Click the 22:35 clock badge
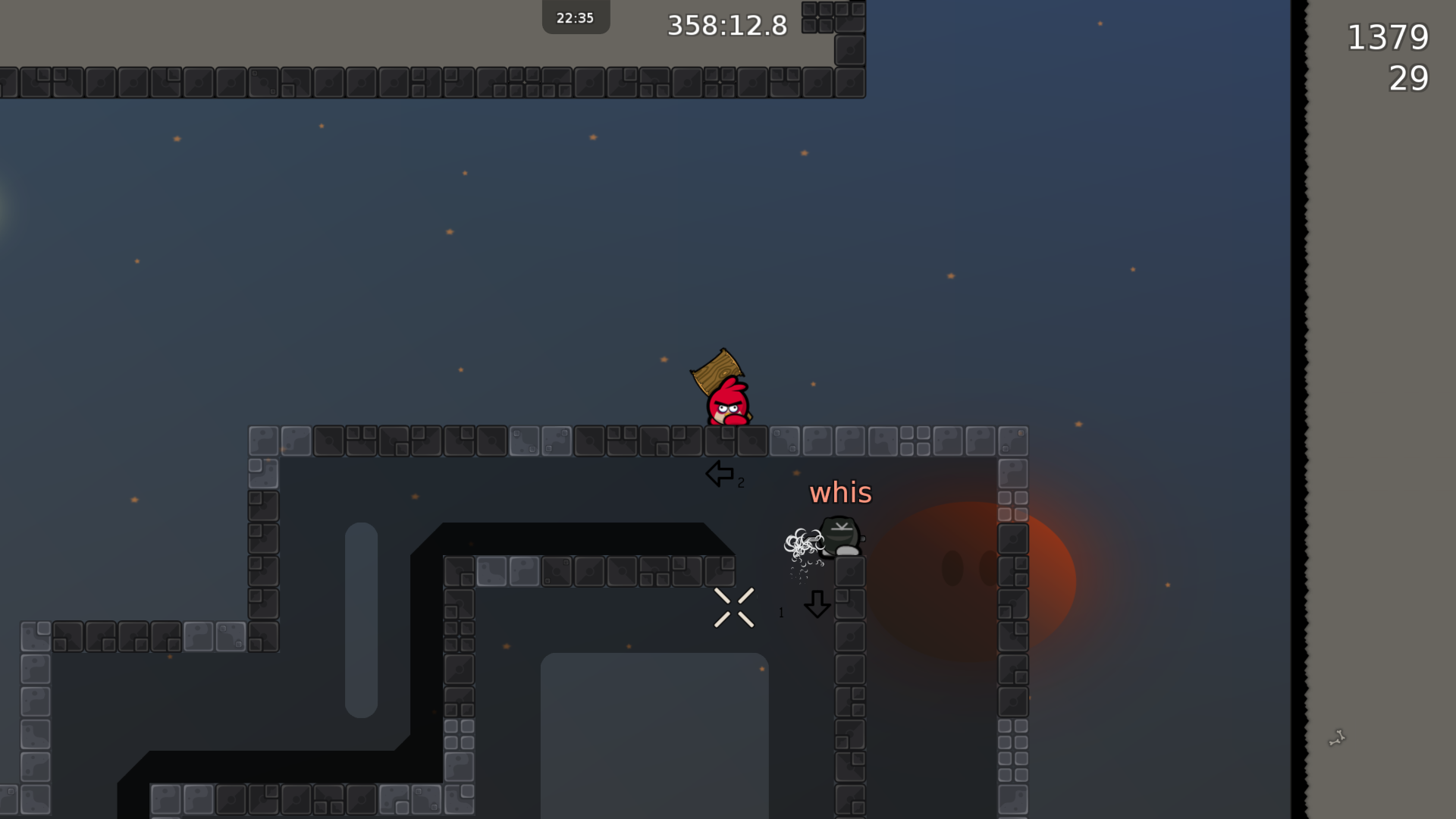1456x819 pixels. (x=575, y=16)
